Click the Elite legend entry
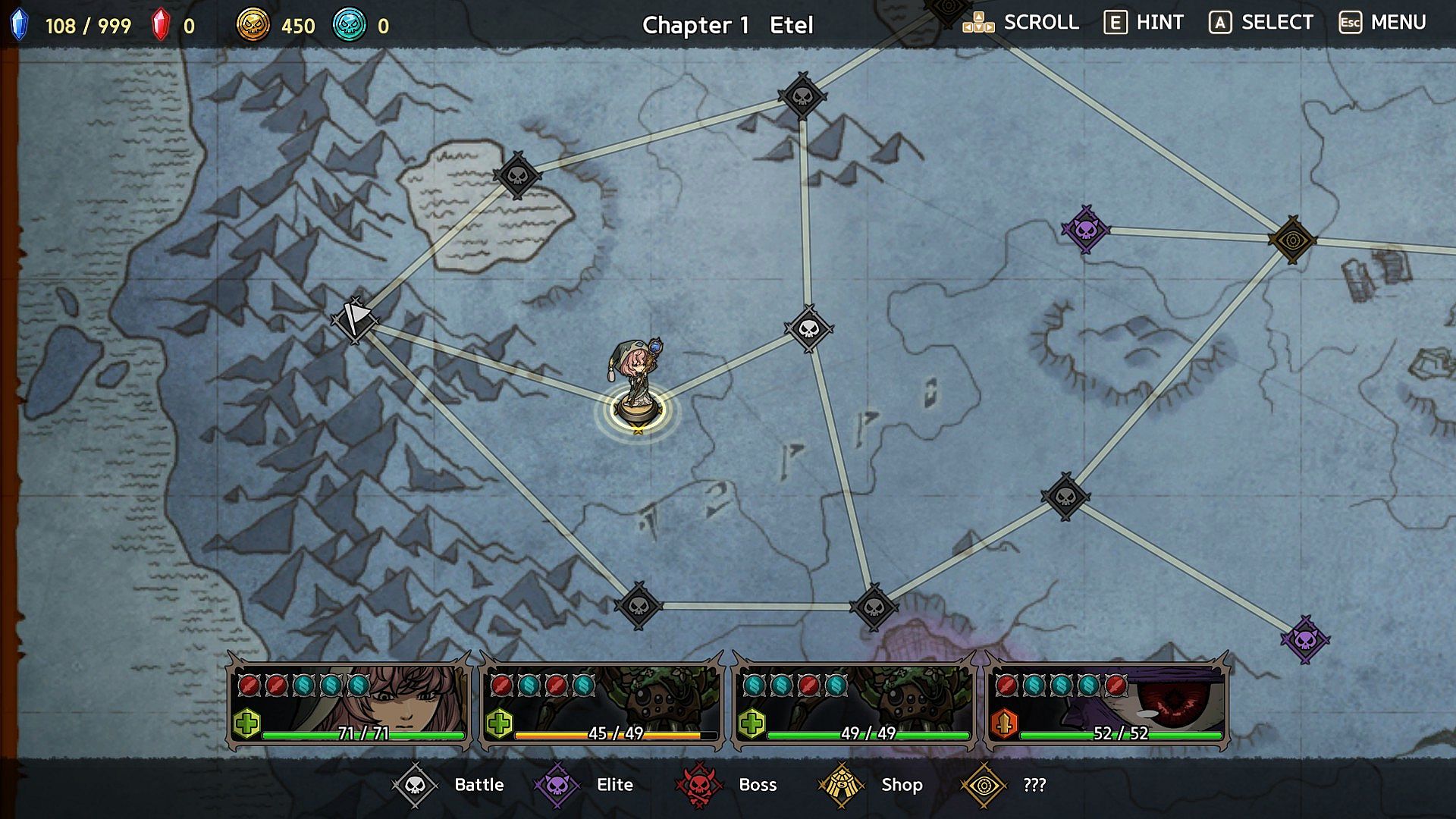Image resolution: width=1456 pixels, height=819 pixels. (x=585, y=785)
